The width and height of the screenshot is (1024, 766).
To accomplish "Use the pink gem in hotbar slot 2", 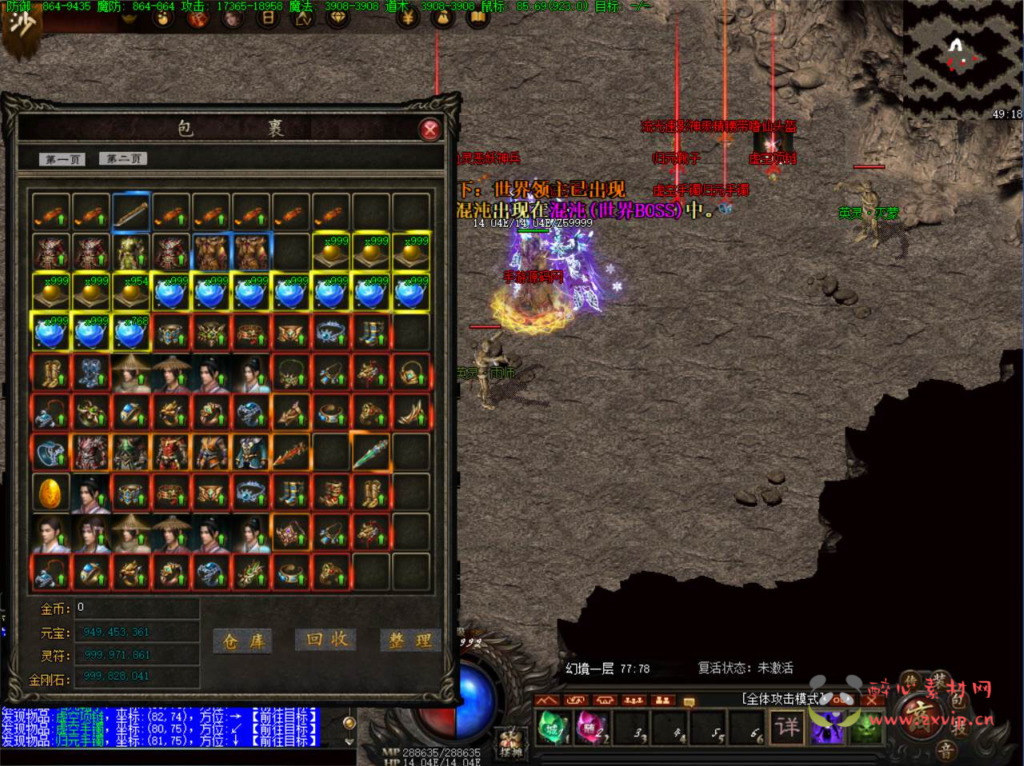I will coord(589,726).
